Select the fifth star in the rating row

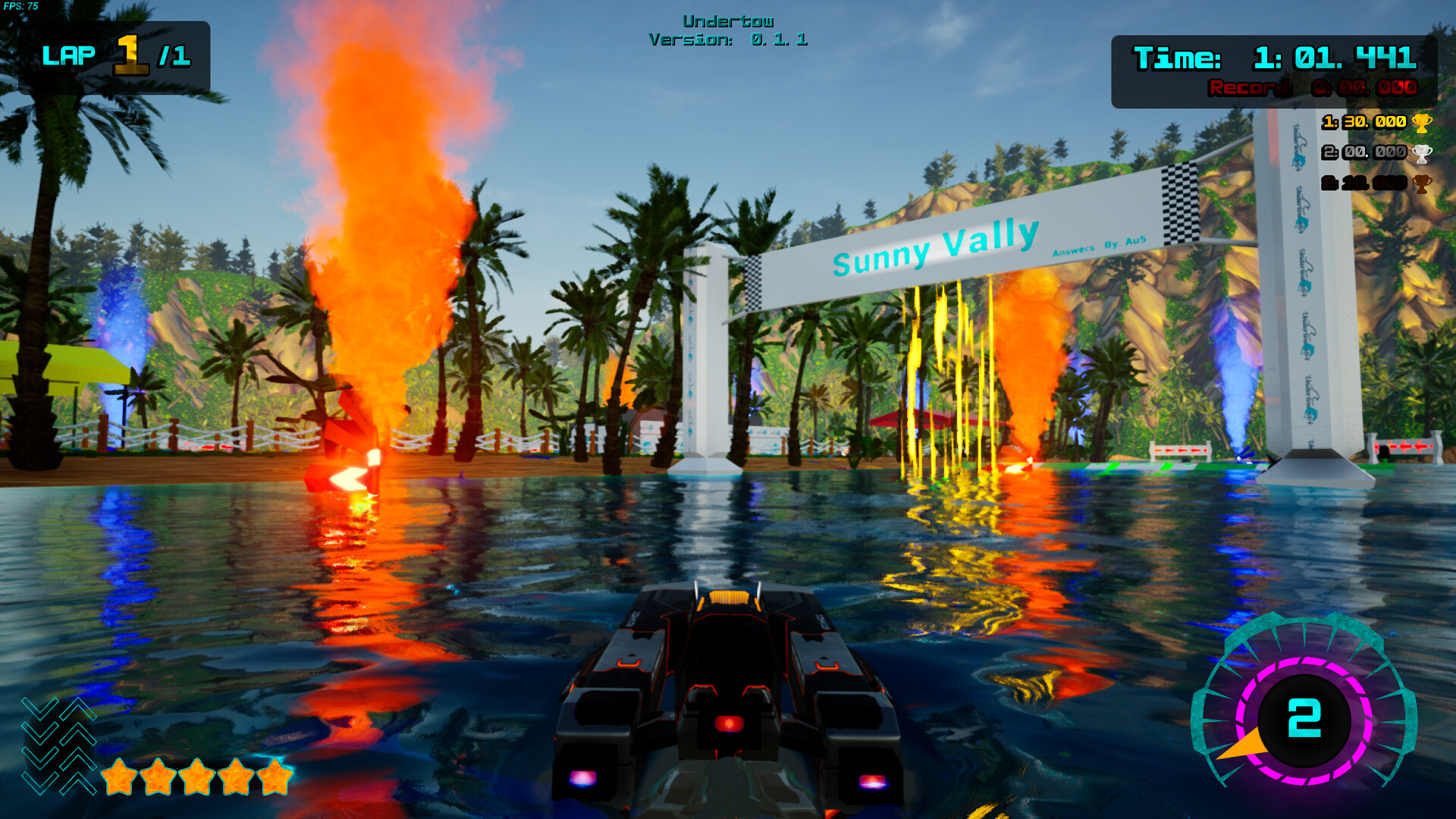(x=274, y=777)
